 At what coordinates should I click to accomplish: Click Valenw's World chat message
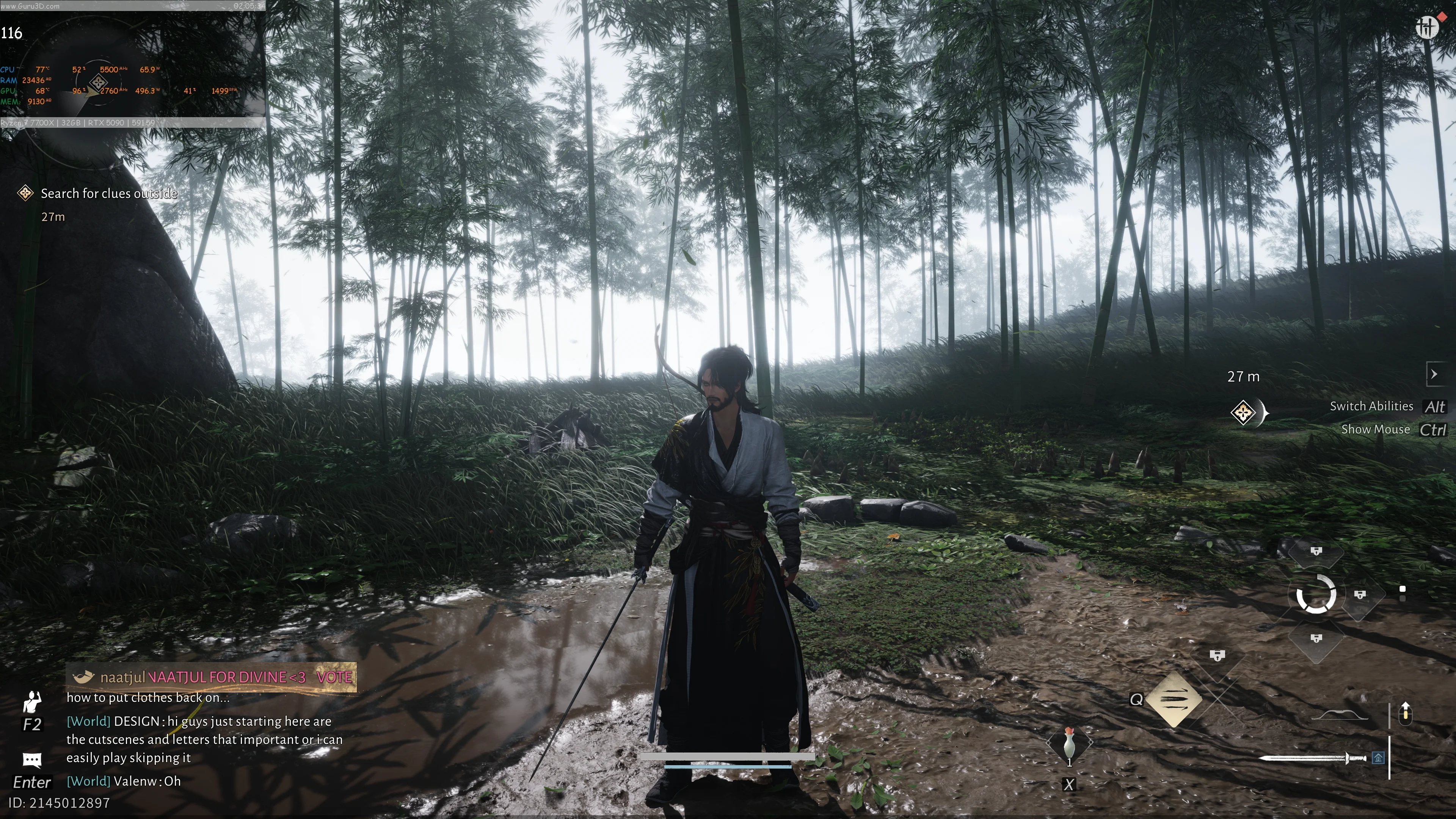coord(124,781)
